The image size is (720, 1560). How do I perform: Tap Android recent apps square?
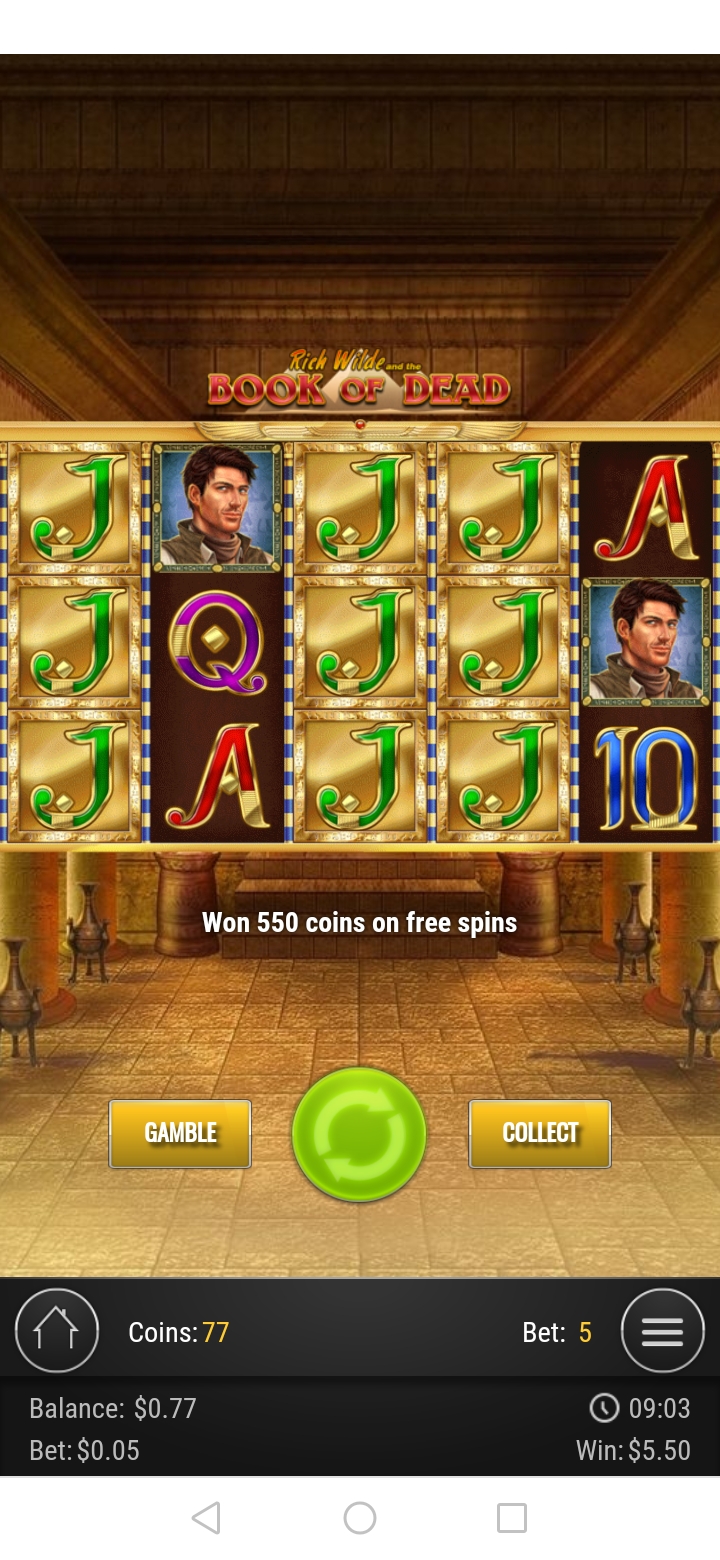click(x=512, y=1518)
